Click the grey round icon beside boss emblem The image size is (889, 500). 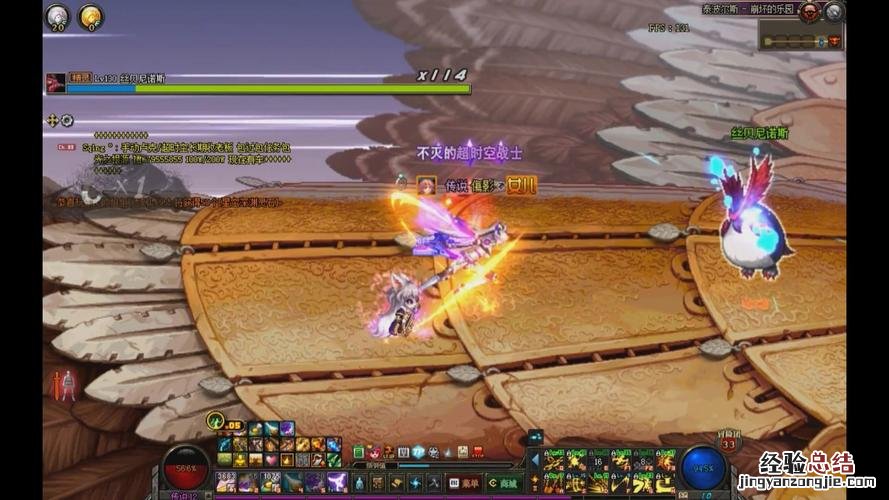[x=834, y=12]
